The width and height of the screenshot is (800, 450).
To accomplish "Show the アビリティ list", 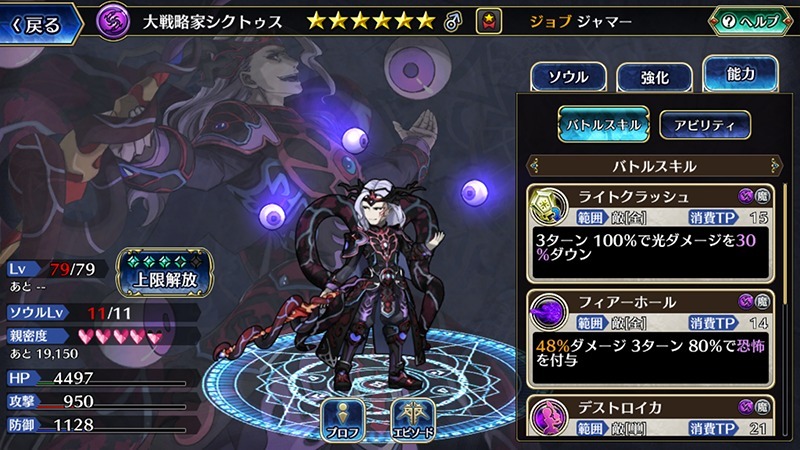I will coord(704,124).
